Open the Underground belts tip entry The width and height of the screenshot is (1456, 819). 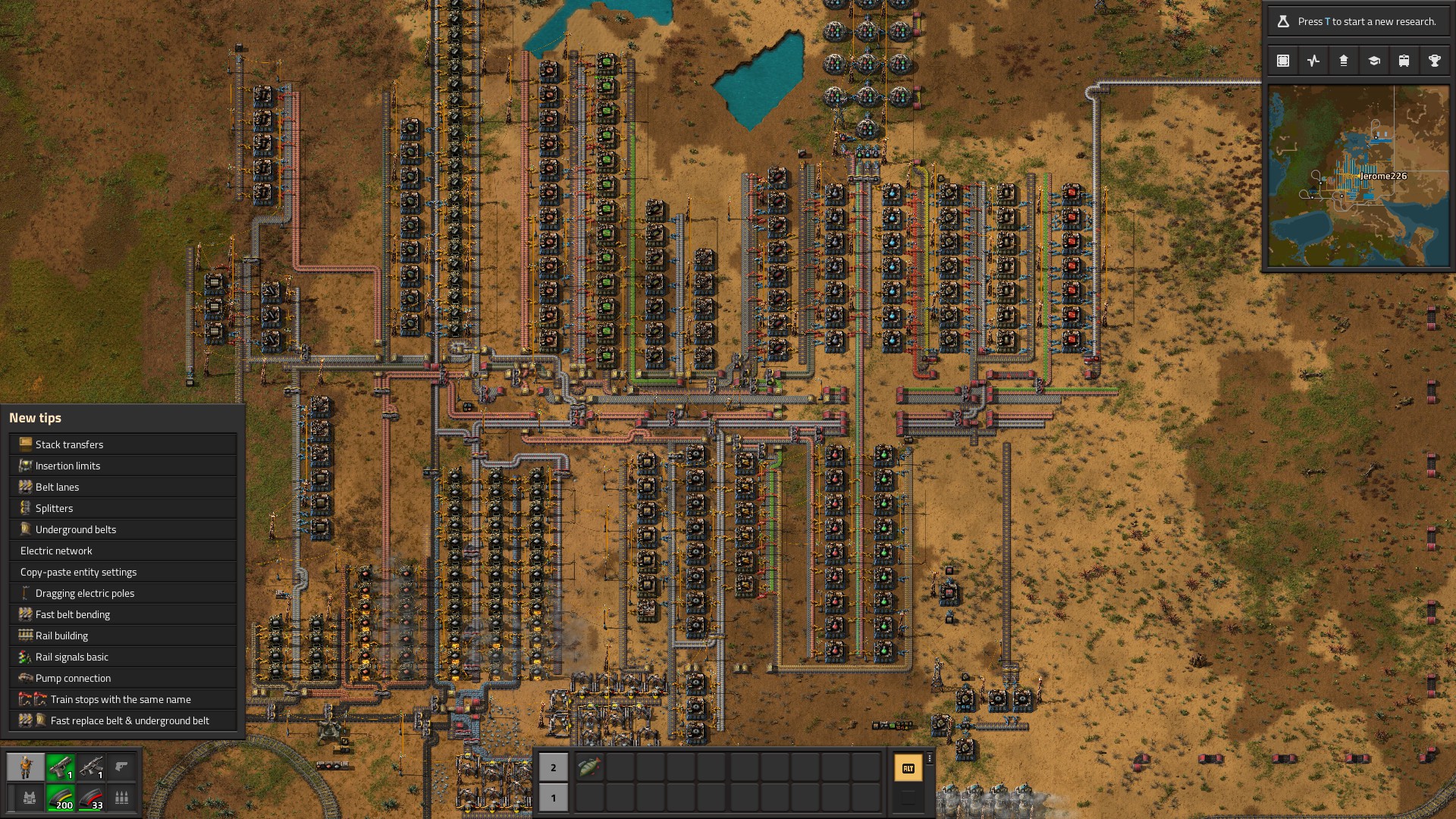[x=77, y=529]
